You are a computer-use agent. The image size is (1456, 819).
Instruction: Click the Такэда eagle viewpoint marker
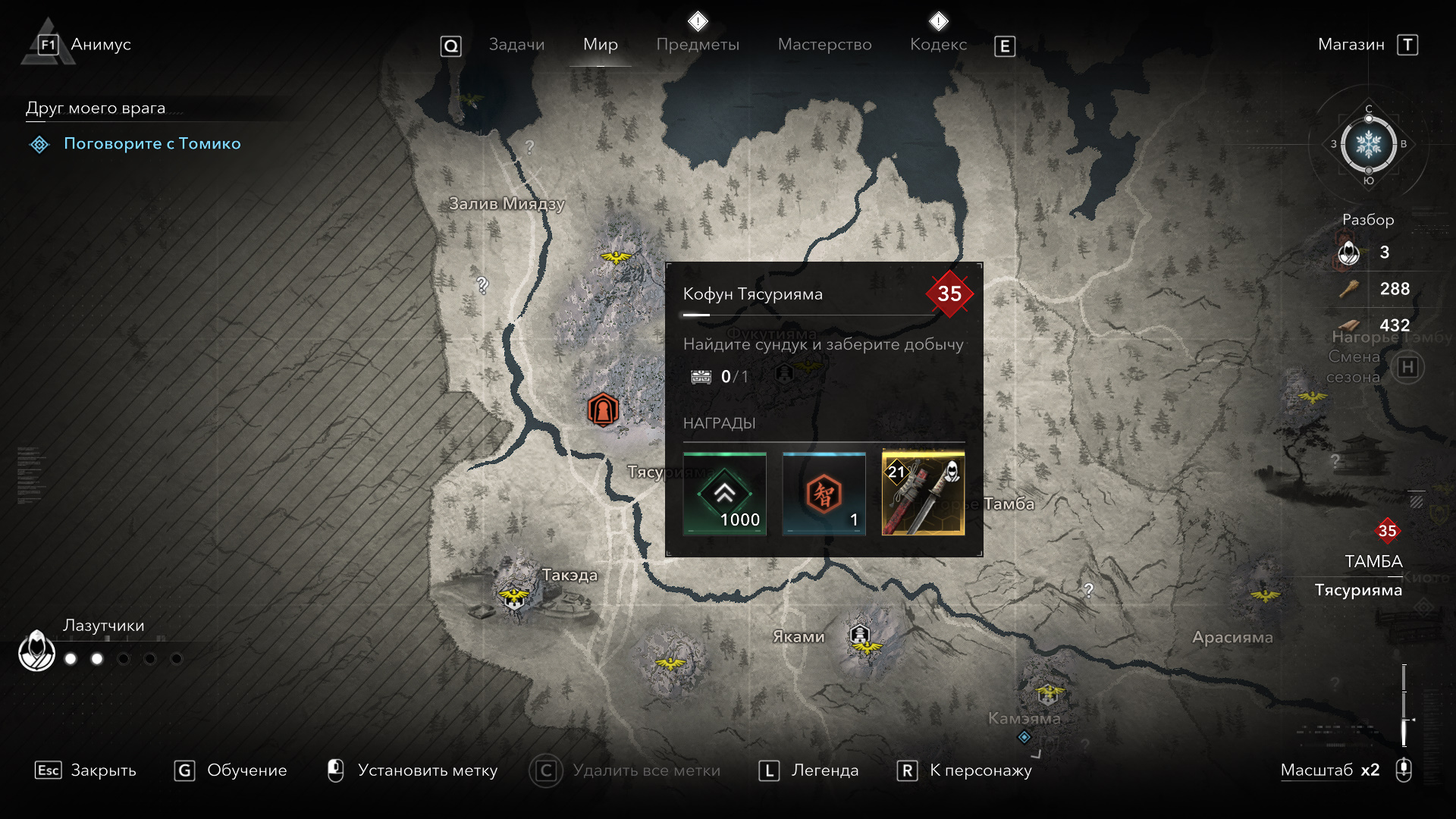[x=514, y=596]
